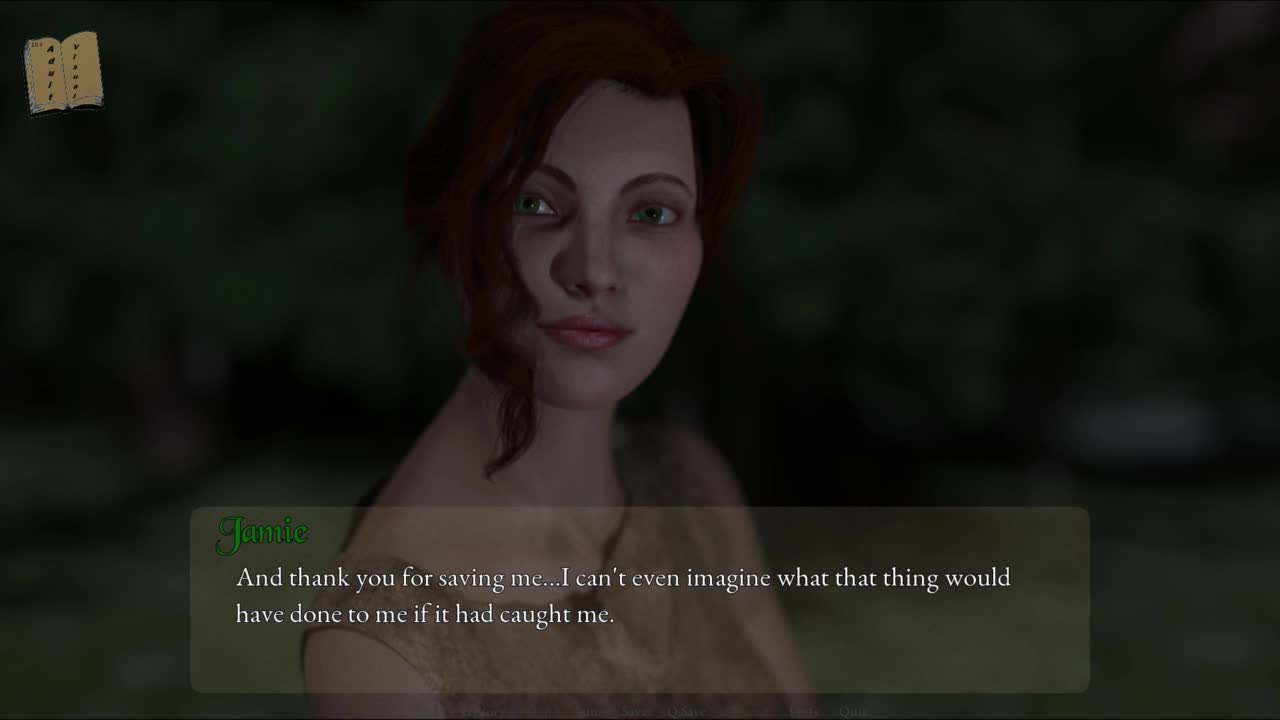
Task: Open the Save menu in quick bar
Action: [x=634, y=711]
